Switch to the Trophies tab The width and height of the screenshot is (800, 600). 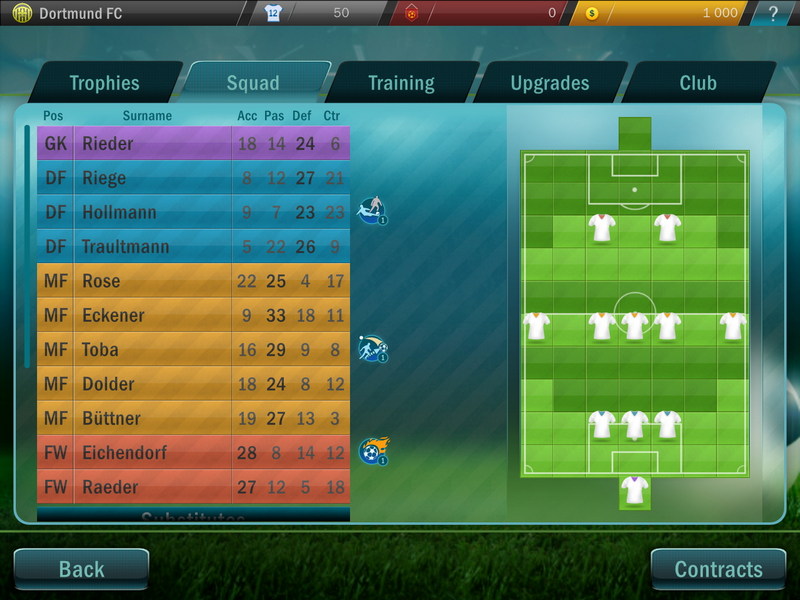104,83
